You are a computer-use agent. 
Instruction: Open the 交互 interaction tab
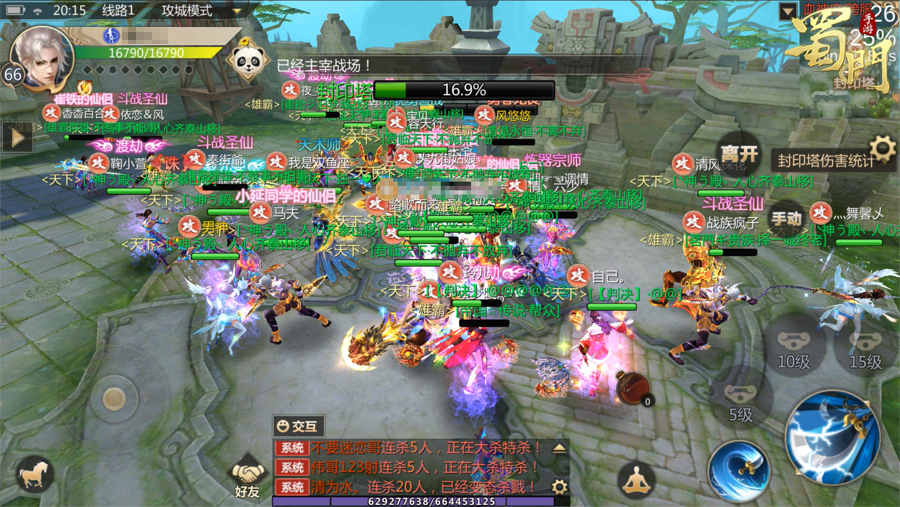point(298,426)
